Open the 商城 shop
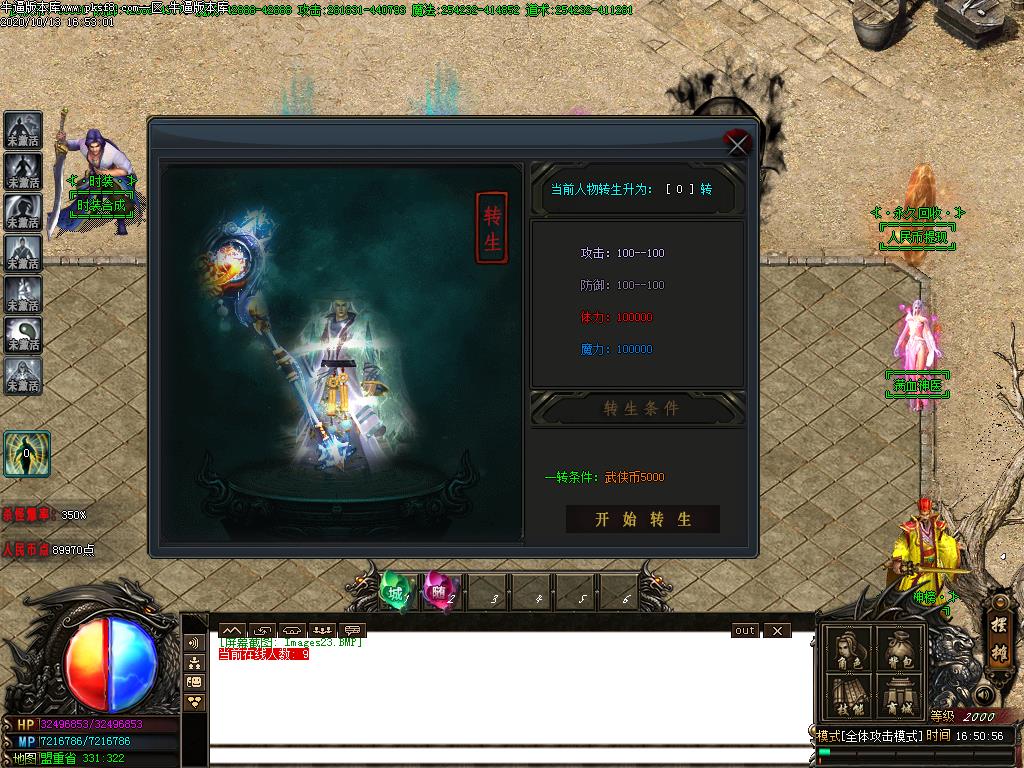Image resolution: width=1024 pixels, height=768 pixels. pos(897,695)
